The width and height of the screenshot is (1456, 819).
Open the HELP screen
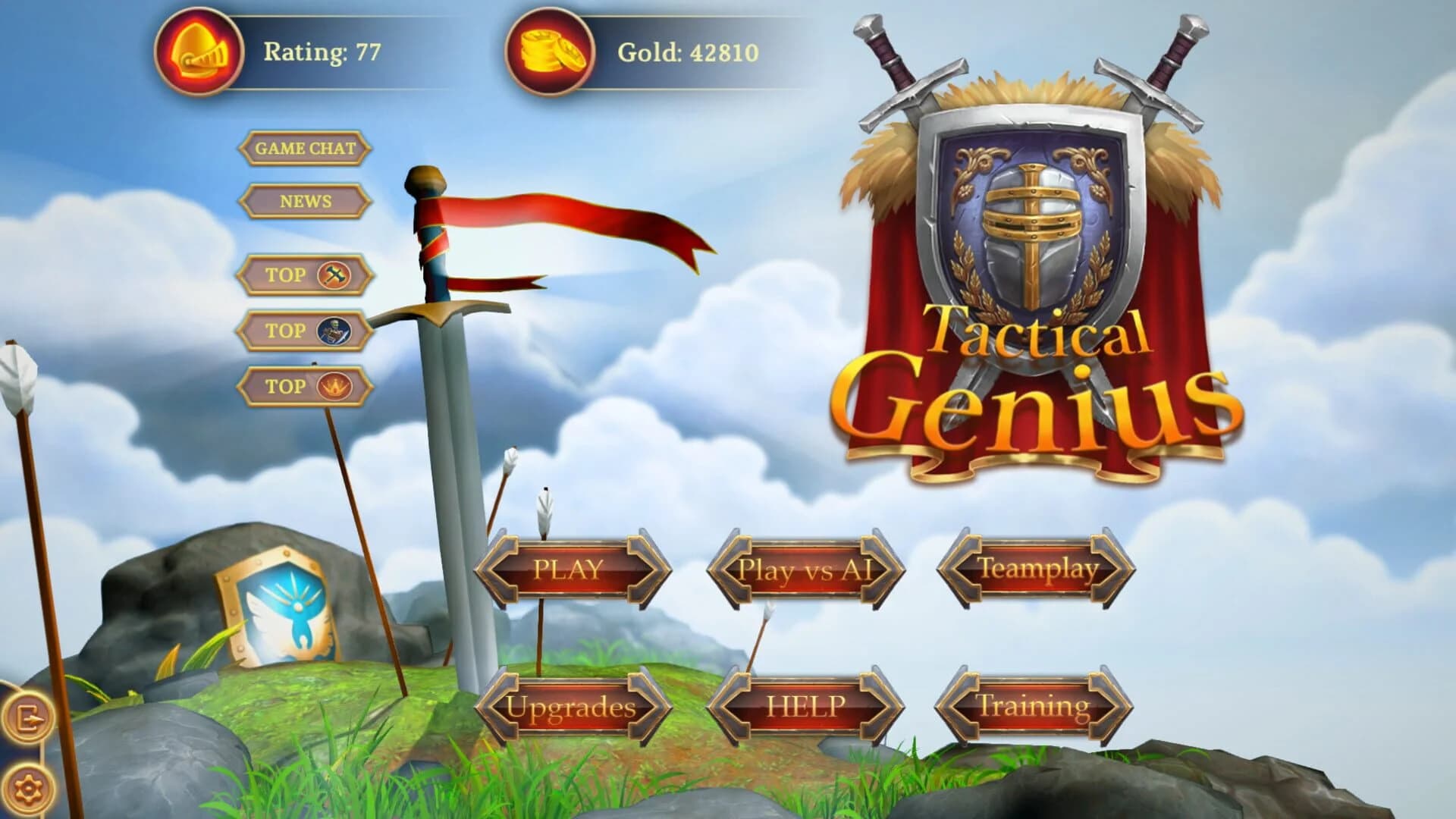pyautogui.click(x=808, y=705)
